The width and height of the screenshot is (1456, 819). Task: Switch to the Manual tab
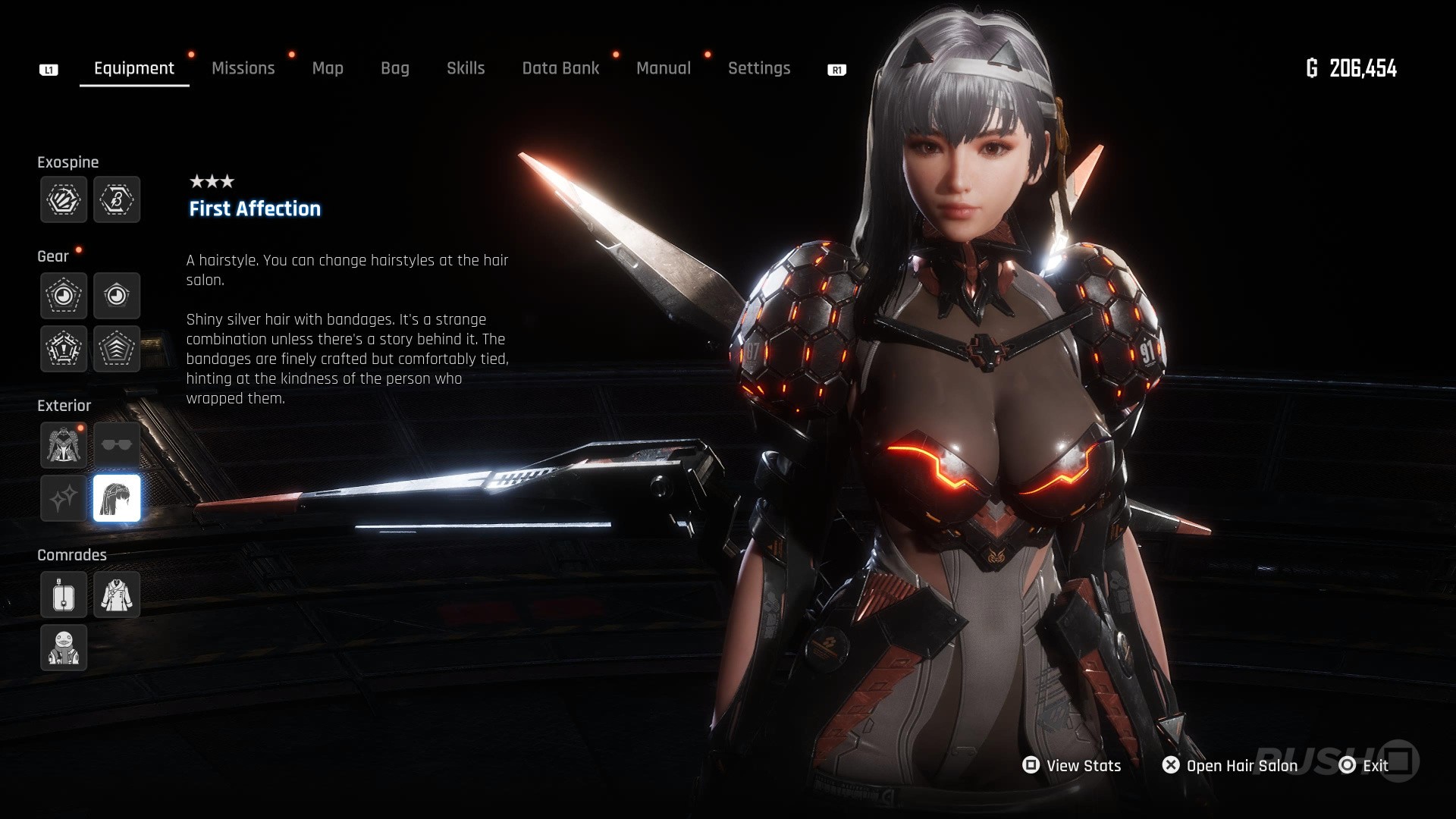coord(664,68)
